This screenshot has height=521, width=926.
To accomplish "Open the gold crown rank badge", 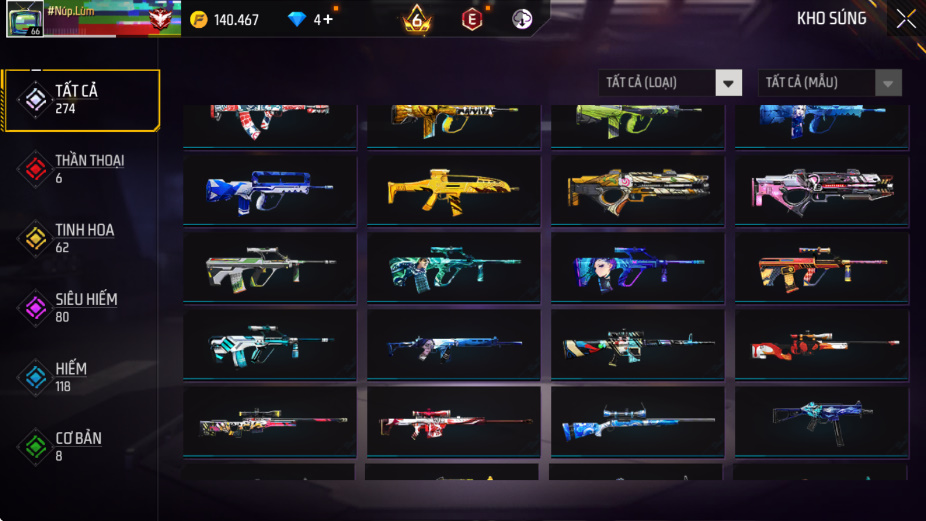I will pos(417,19).
